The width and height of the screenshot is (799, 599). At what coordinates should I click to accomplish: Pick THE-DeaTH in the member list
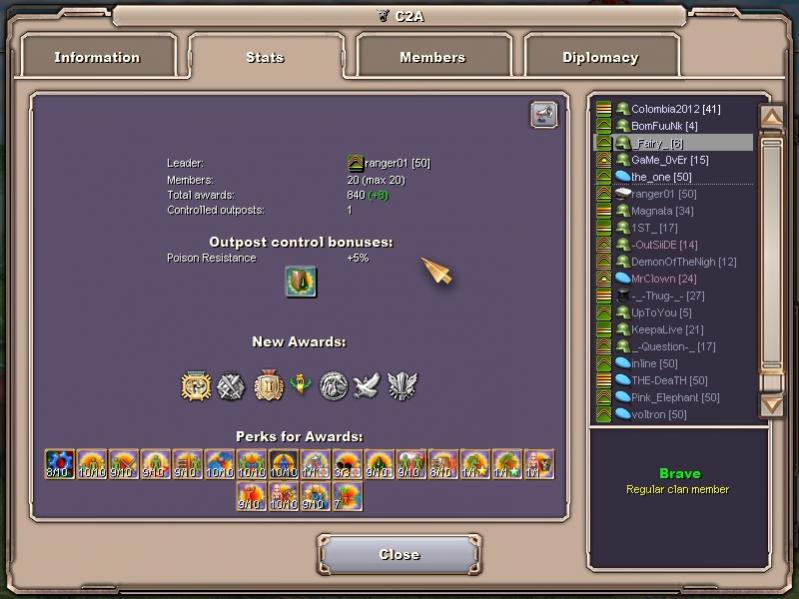coord(669,380)
